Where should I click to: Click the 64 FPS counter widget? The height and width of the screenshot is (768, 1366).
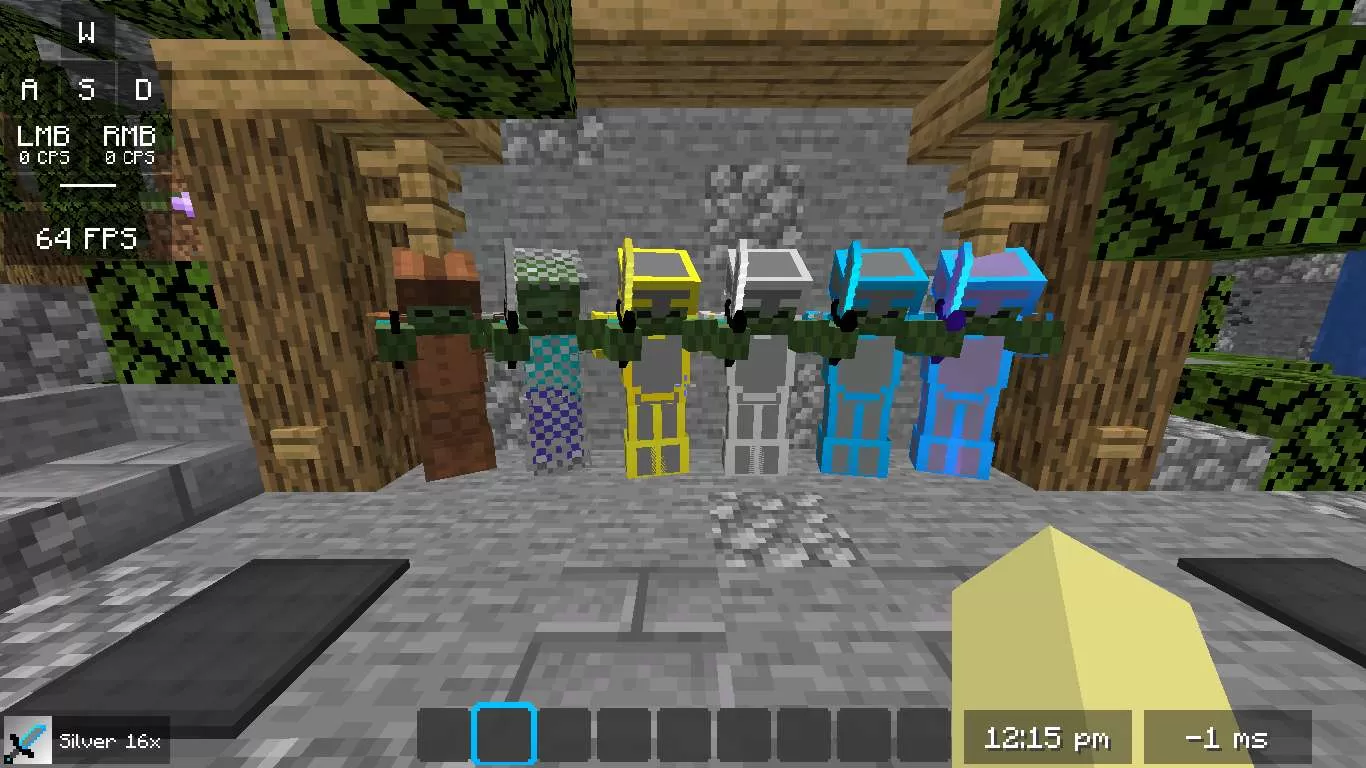85,239
